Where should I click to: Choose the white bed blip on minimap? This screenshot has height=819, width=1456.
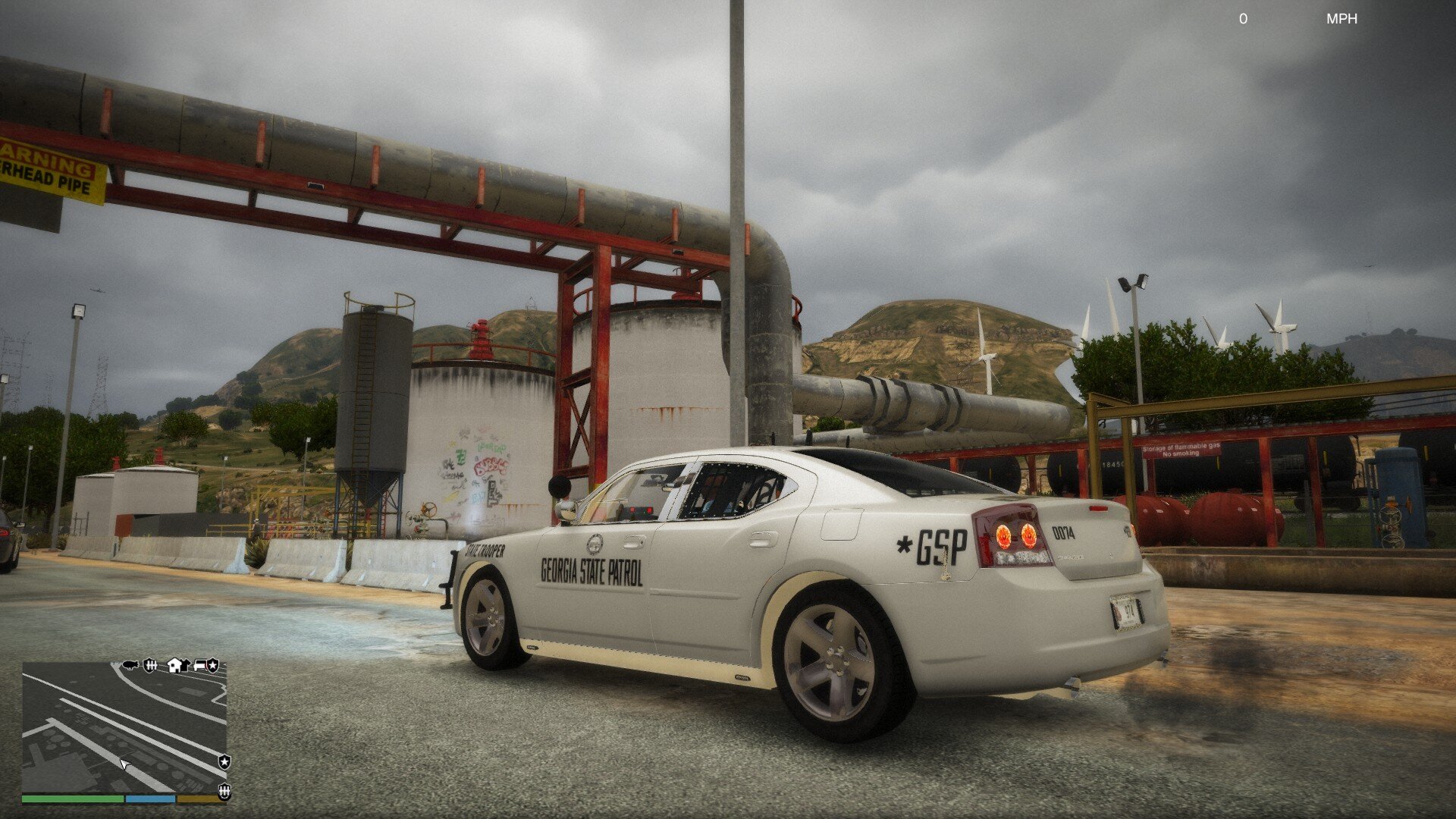click(200, 665)
